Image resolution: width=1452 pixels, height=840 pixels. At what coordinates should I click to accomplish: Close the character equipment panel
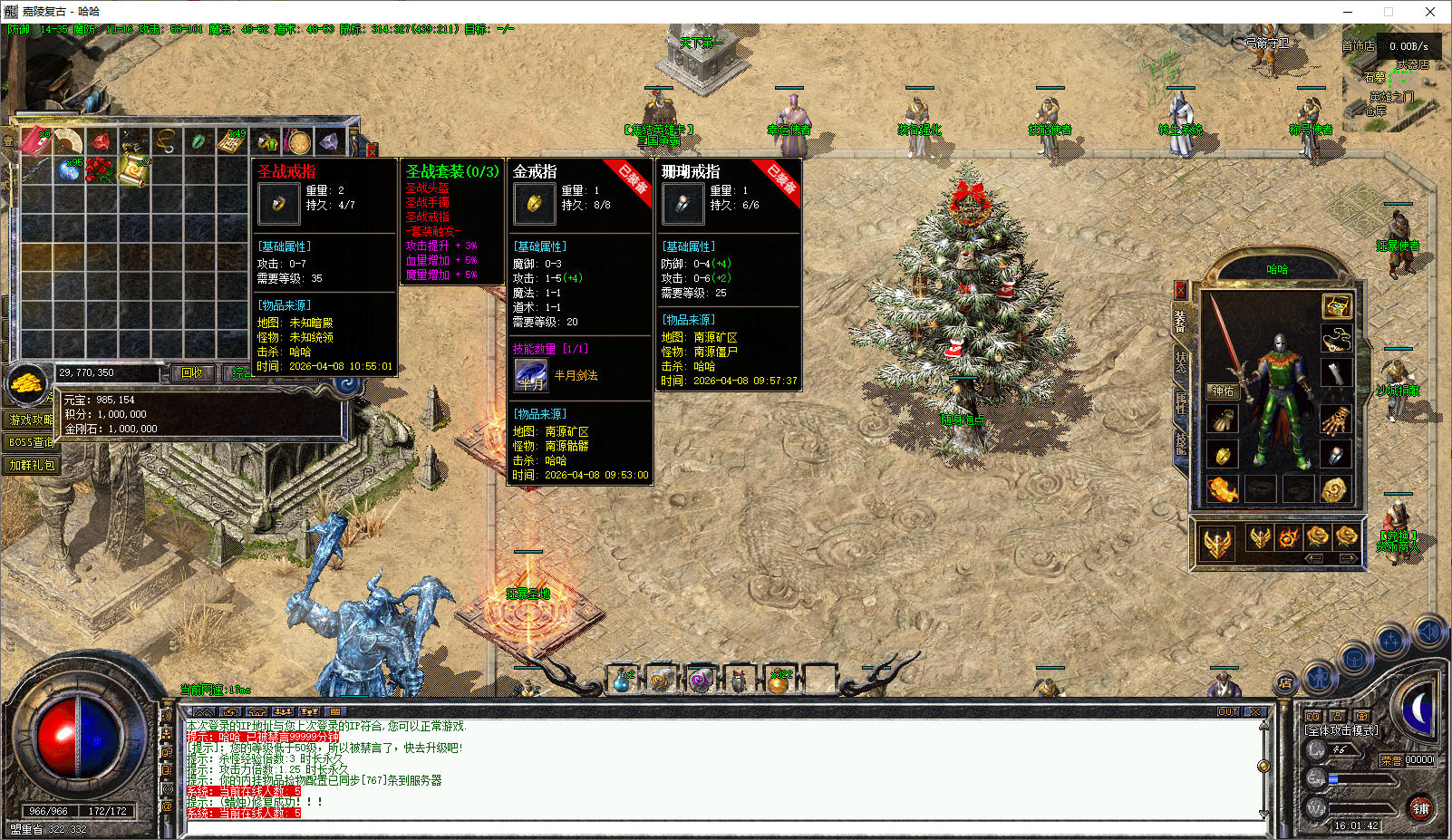[x=1181, y=290]
